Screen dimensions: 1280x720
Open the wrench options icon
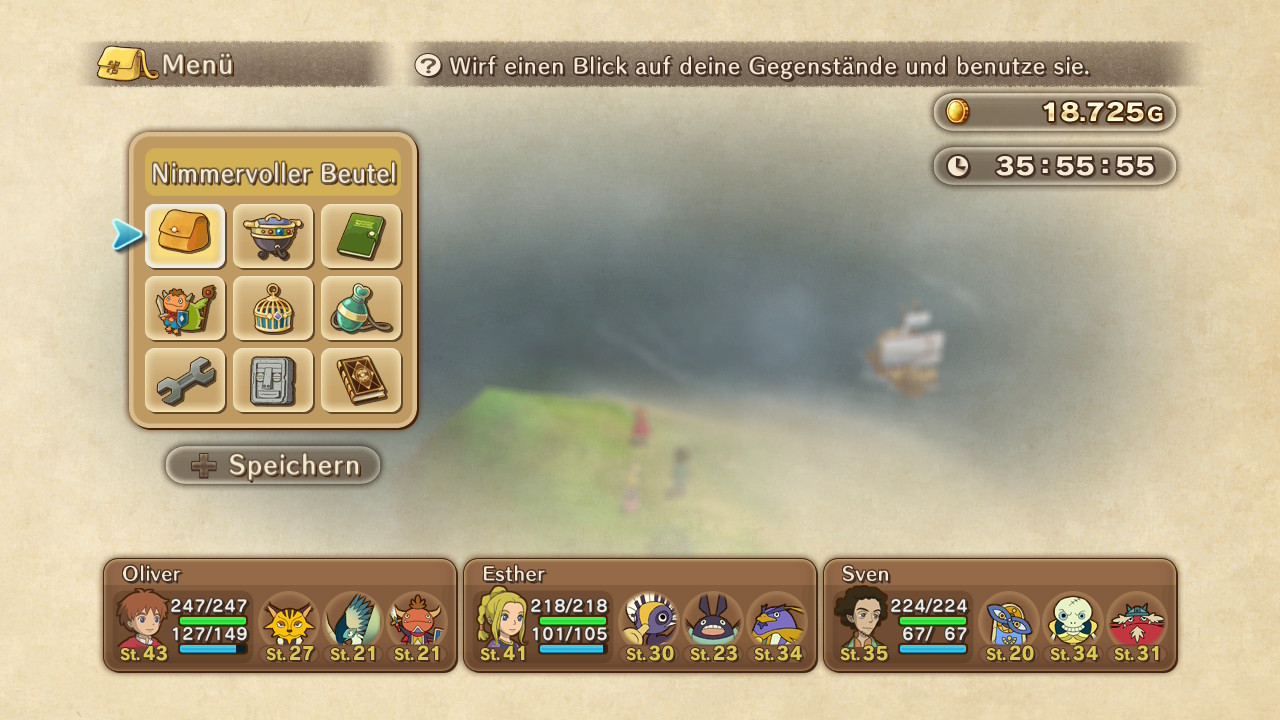185,380
